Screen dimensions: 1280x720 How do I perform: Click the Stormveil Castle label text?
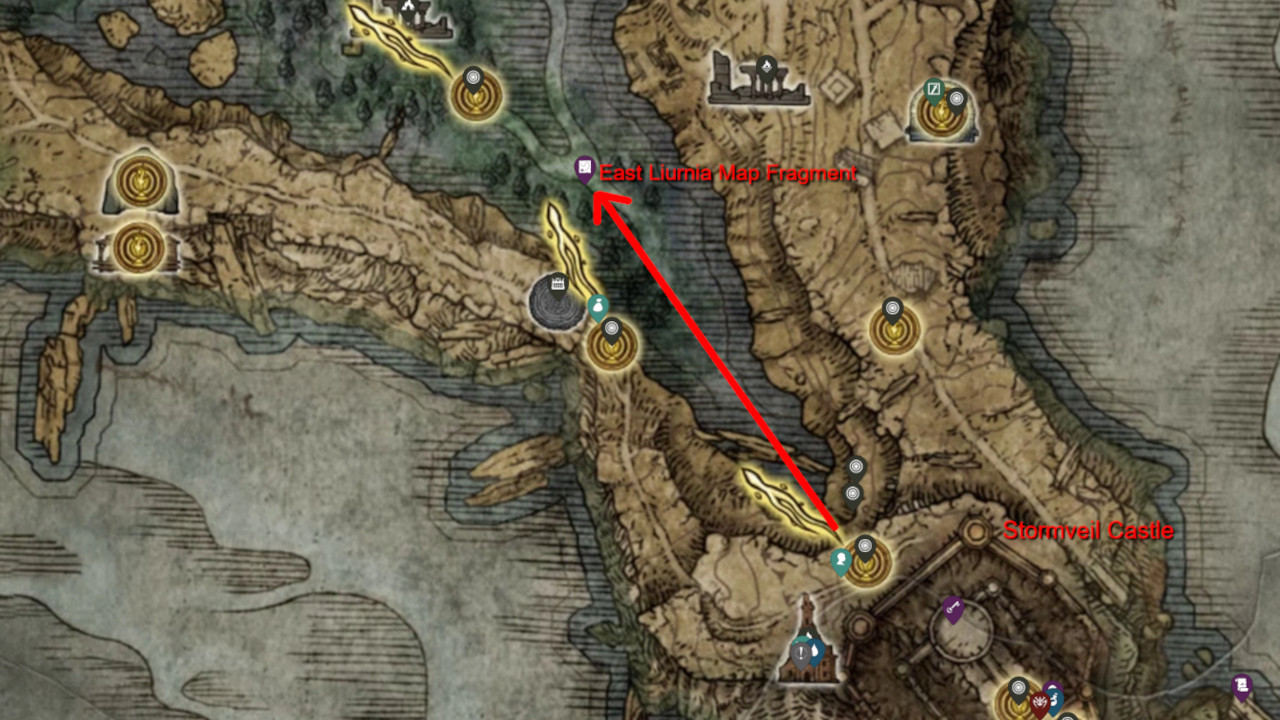point(1087,530)
